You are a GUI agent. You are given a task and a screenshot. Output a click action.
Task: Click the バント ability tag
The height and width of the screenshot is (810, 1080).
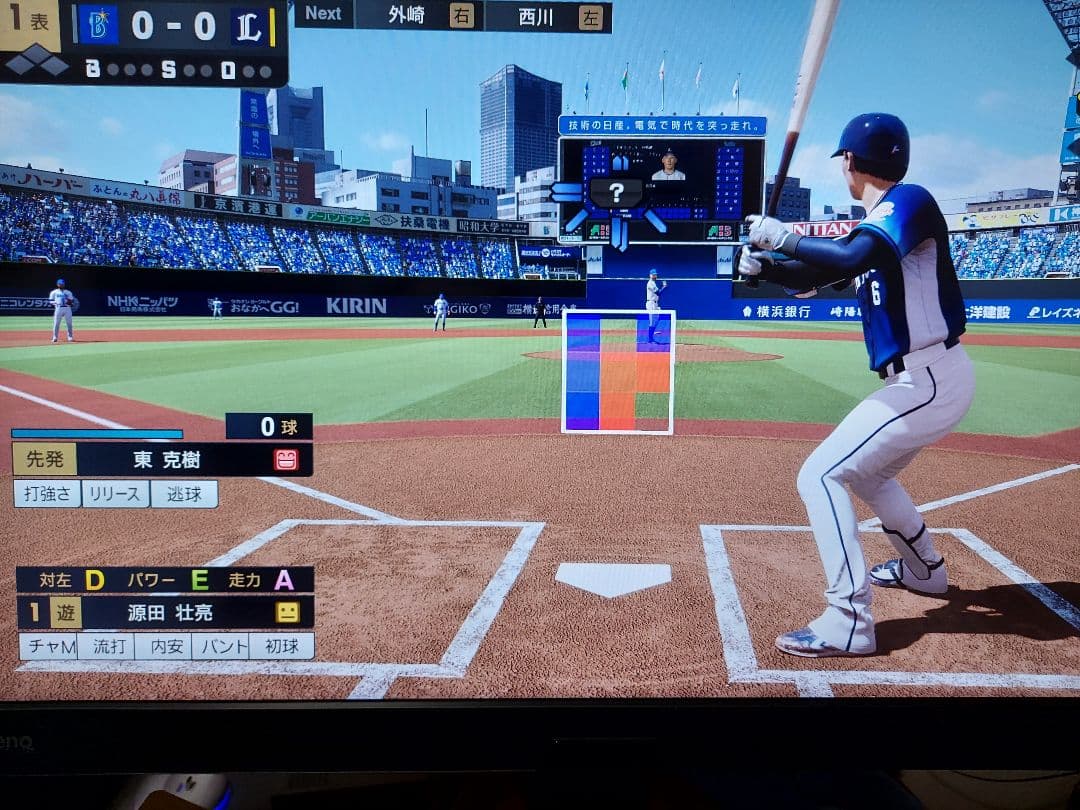(x=220, y=646)
